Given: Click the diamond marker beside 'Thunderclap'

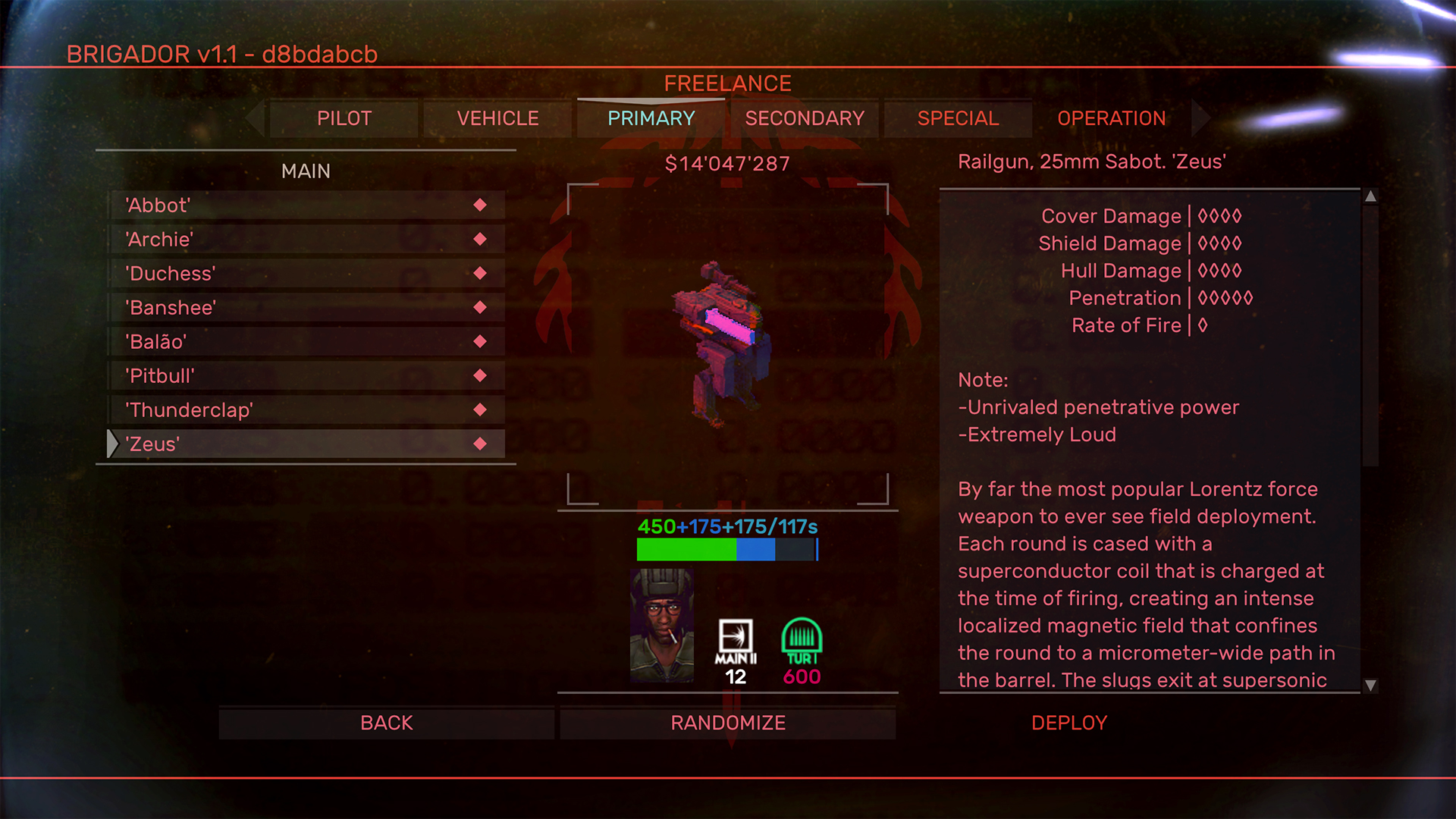Looking at the screenshot, I should (x=479, y=409).
